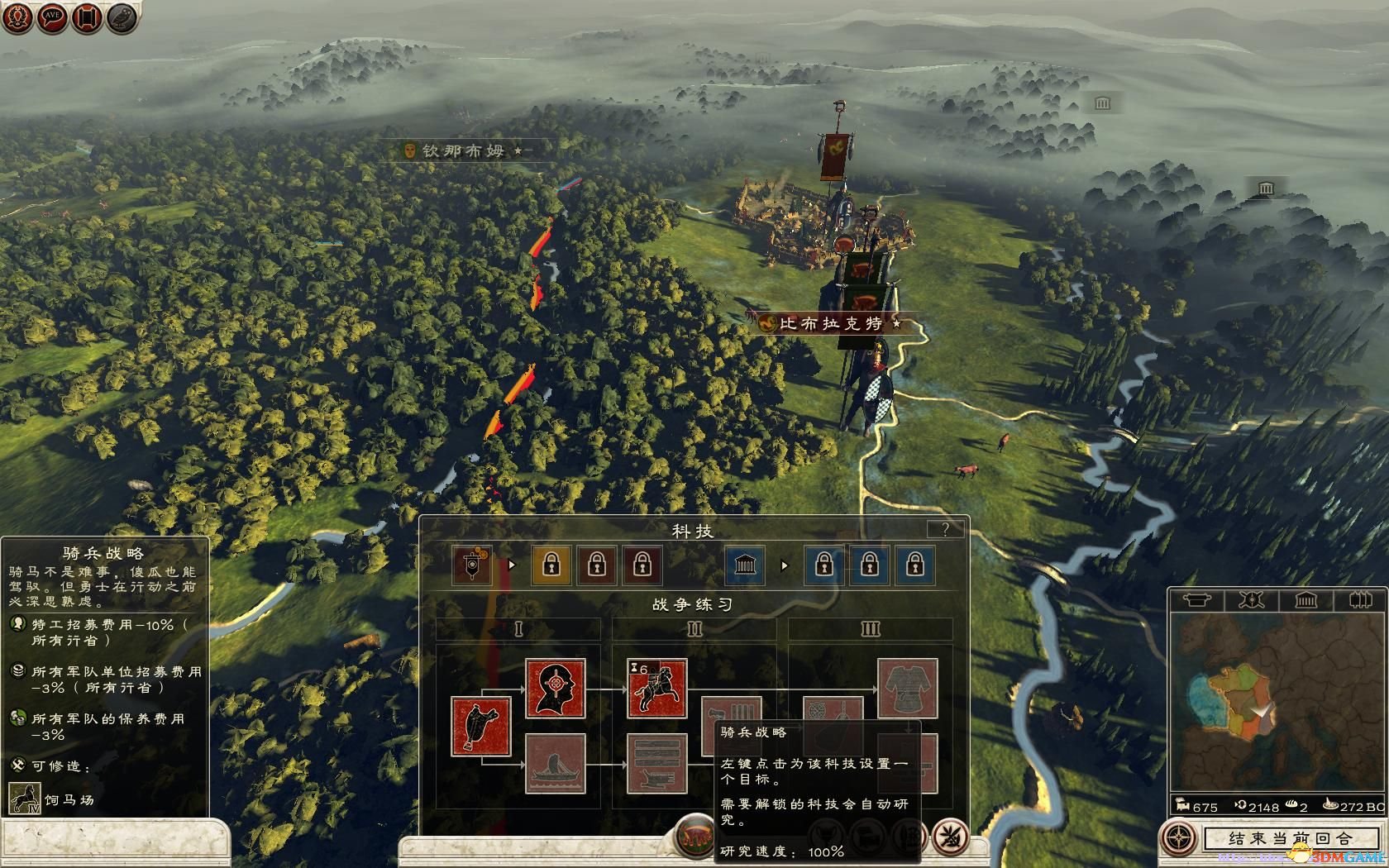Open the military banner tech category
The width and height of the screenshot is (1389, 868).
pyautogui.click(x=472, y=565)
